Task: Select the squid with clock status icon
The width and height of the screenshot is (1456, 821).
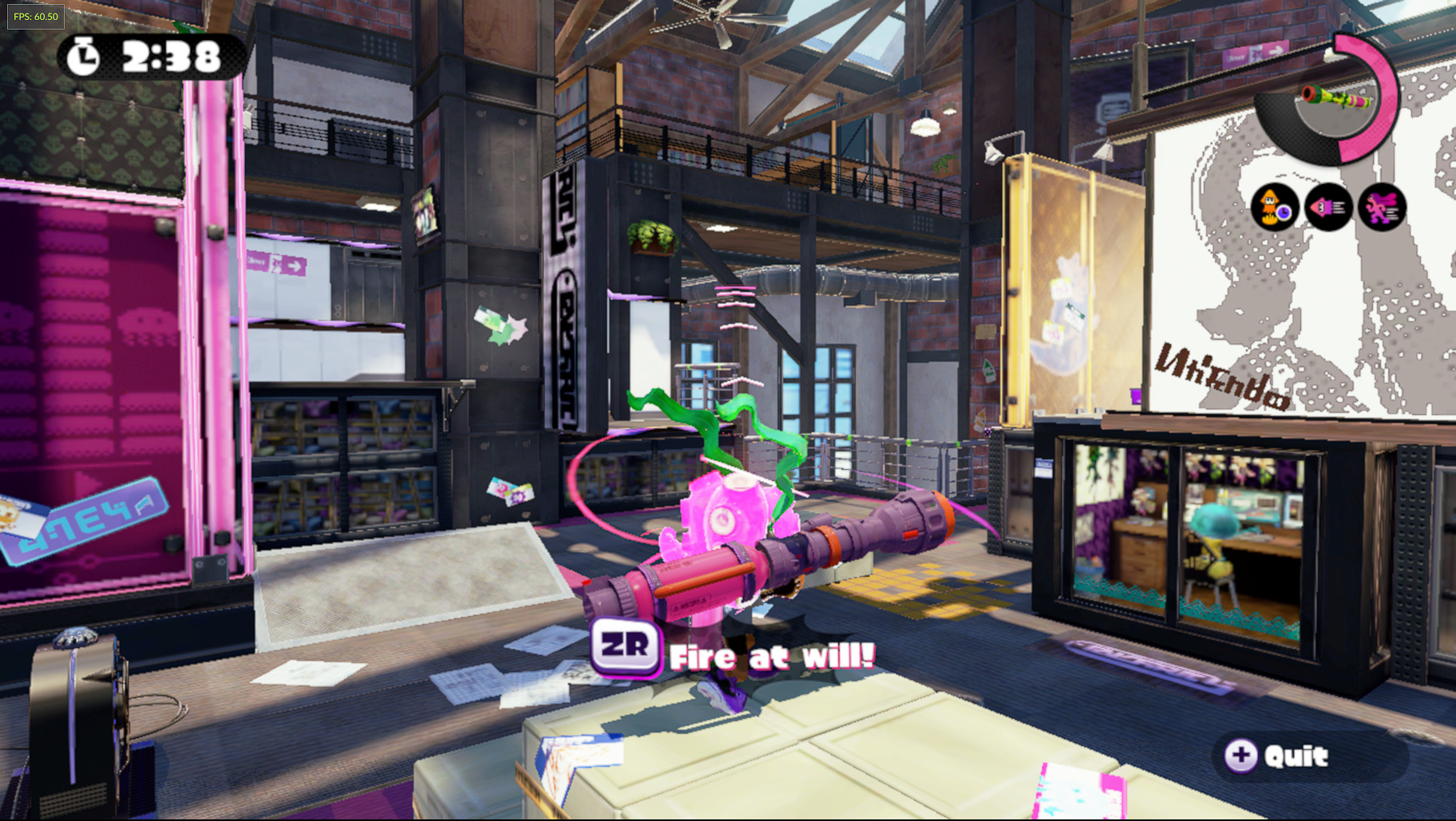Action: (x=1274, y=207)
